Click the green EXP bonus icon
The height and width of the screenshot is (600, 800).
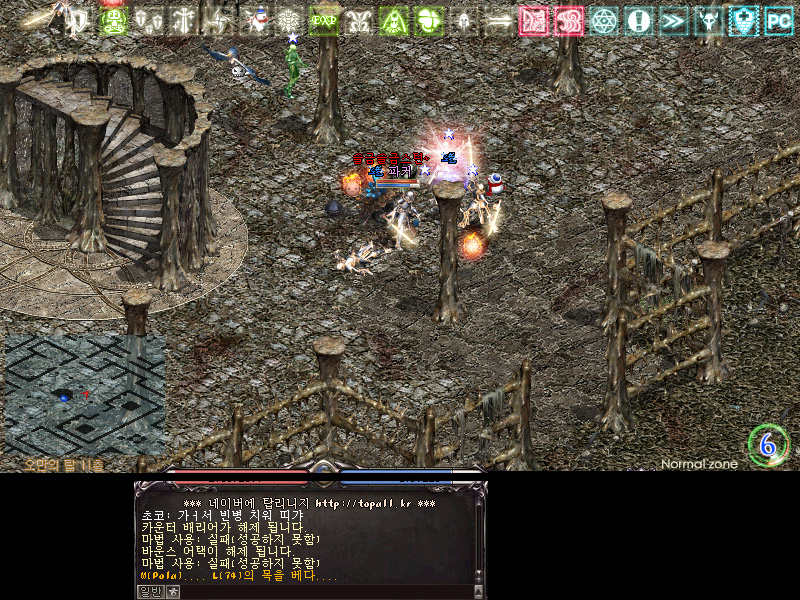[x=323, y=20]
